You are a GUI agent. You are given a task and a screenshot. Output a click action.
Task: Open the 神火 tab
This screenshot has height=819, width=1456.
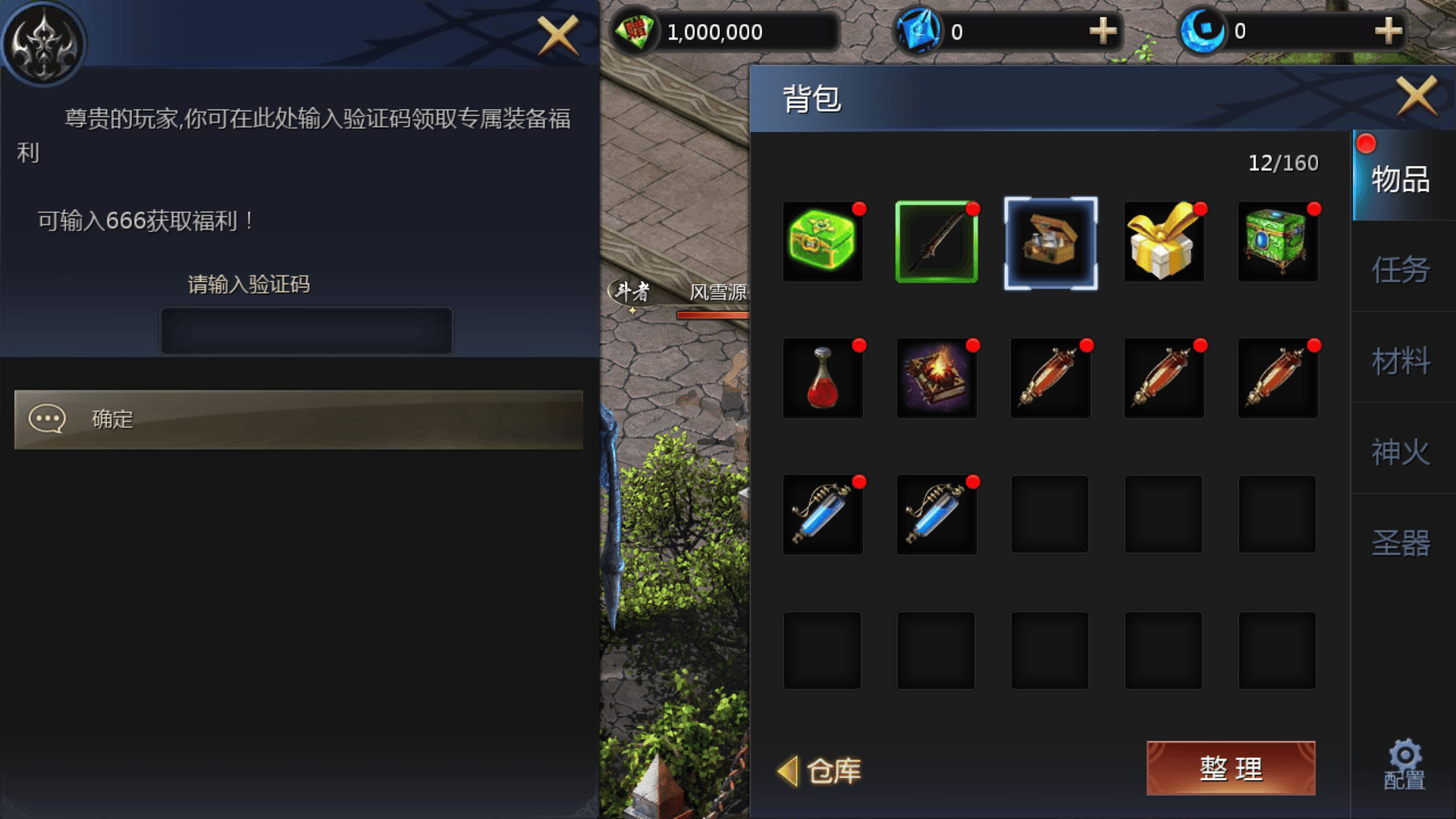(x=1400, y=452)
